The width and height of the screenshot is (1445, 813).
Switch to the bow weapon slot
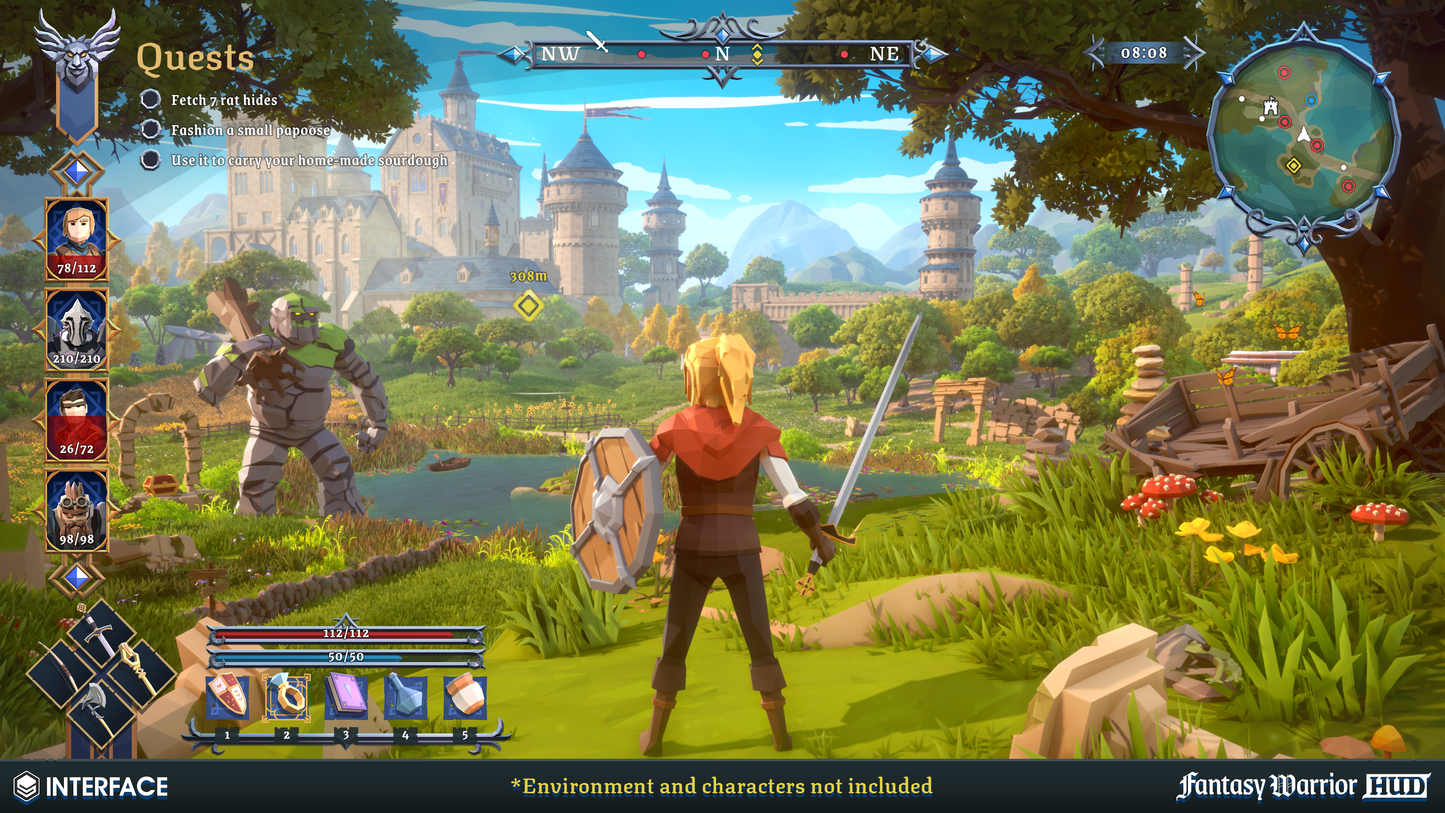(62, 673)
